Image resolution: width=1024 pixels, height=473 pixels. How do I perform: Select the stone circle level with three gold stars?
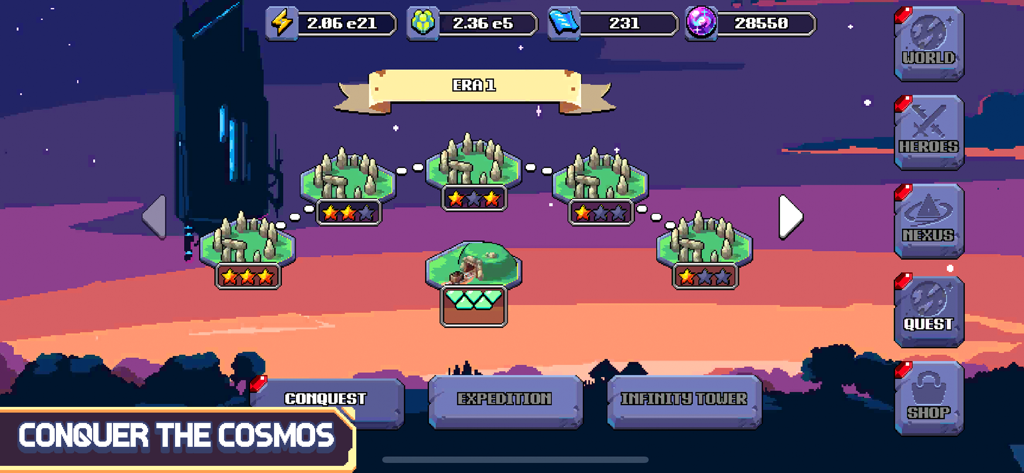pos(246,243)
